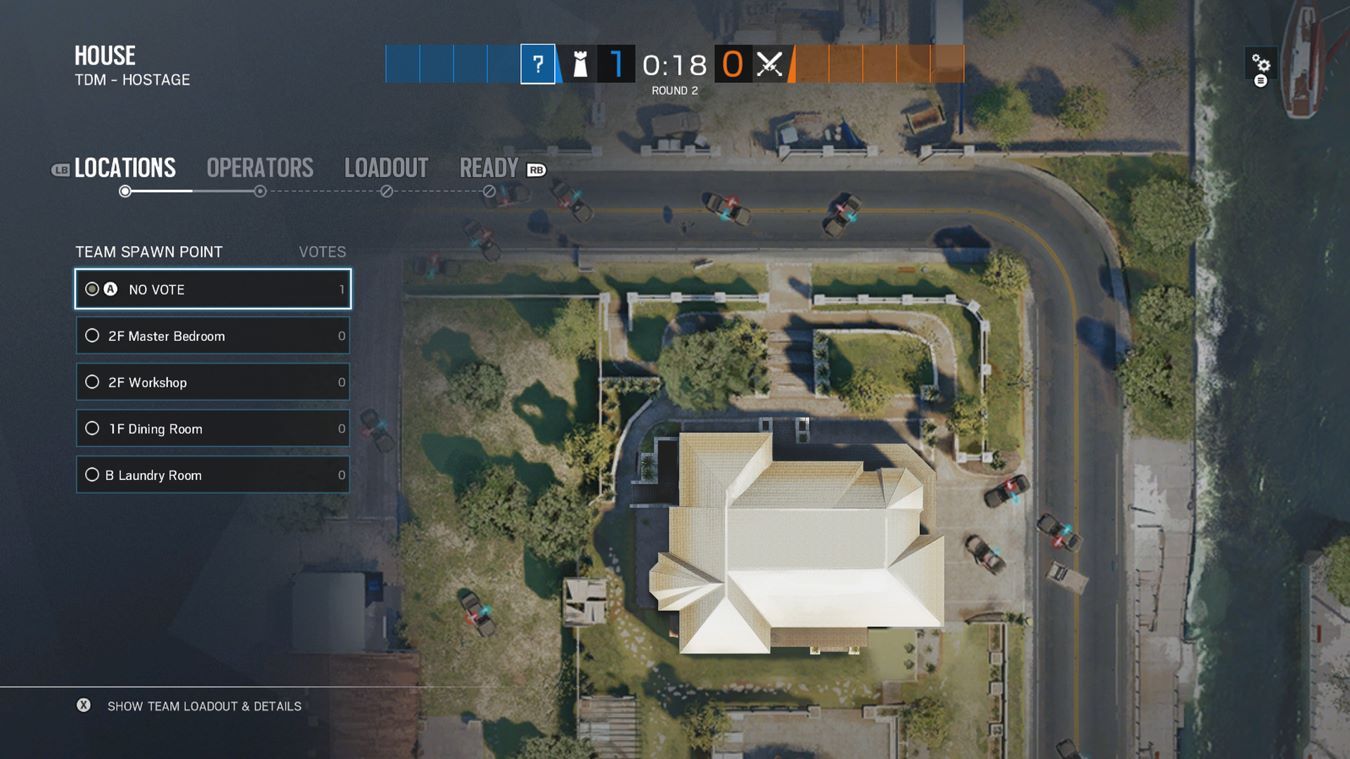Select the unknown operator question mark portrait
Image resolution: width=1350 pixels, height=759 pixels.
pyautogui.click(x=537, y=63)
